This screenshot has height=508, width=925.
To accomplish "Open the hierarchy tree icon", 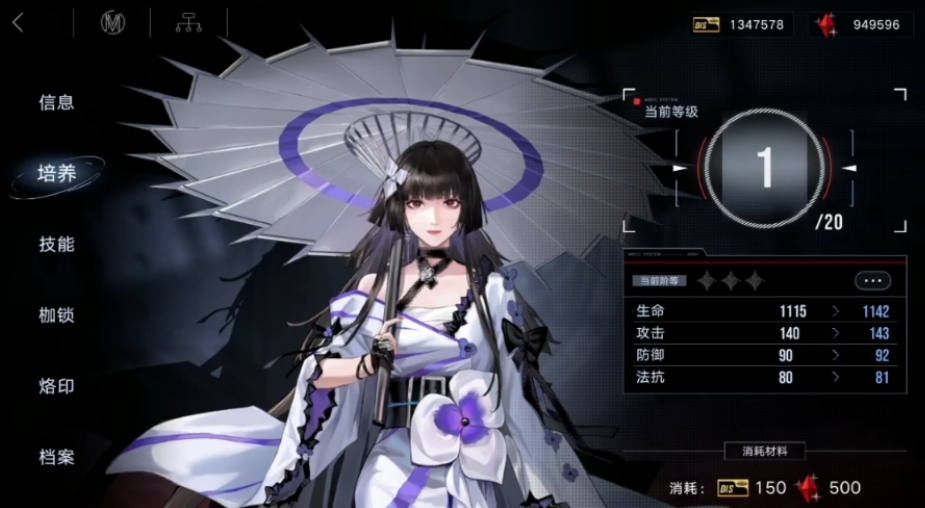I will 187,23.
